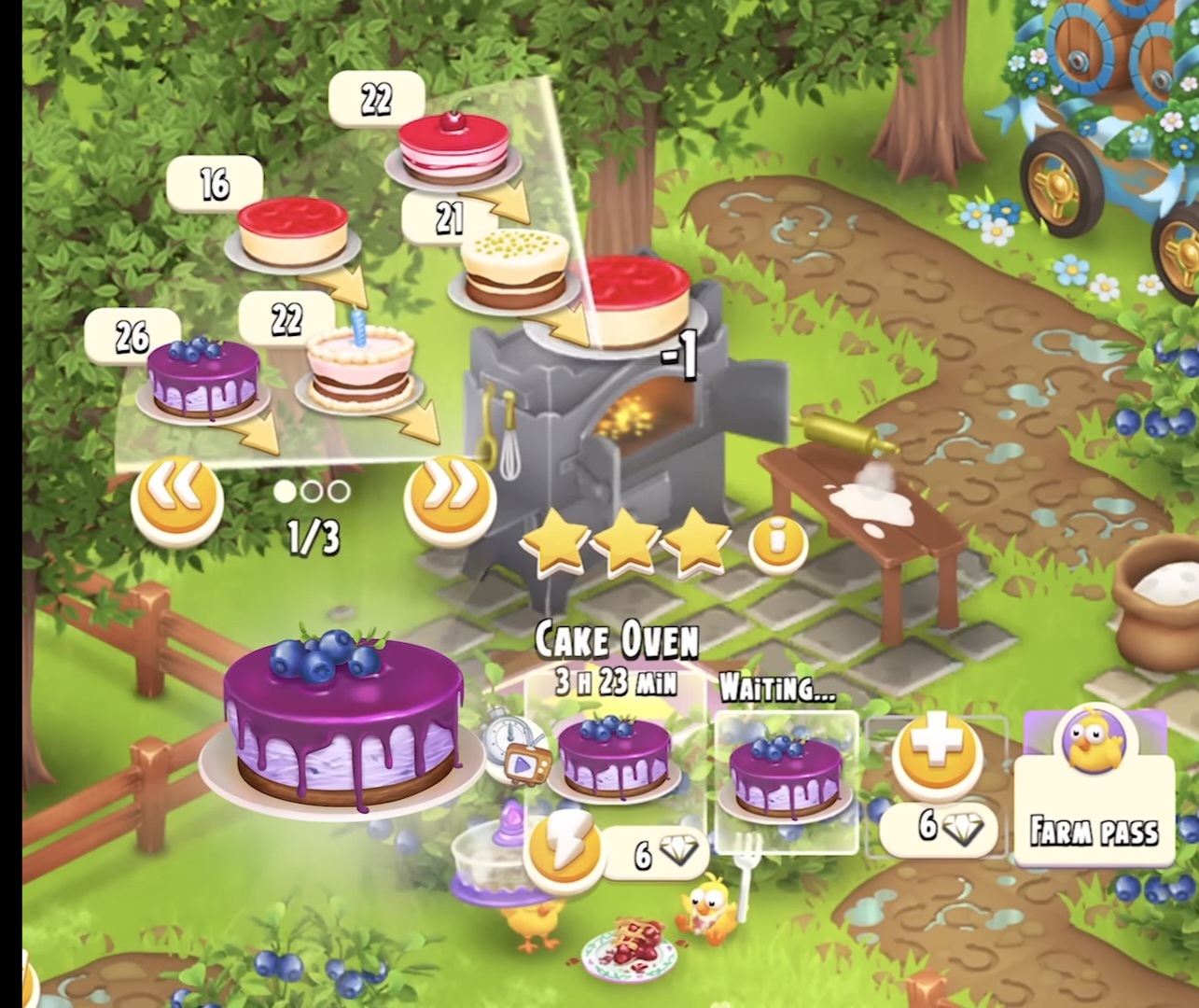
Task: Open the Farm Pass
Action: [x=1093, y=790]
